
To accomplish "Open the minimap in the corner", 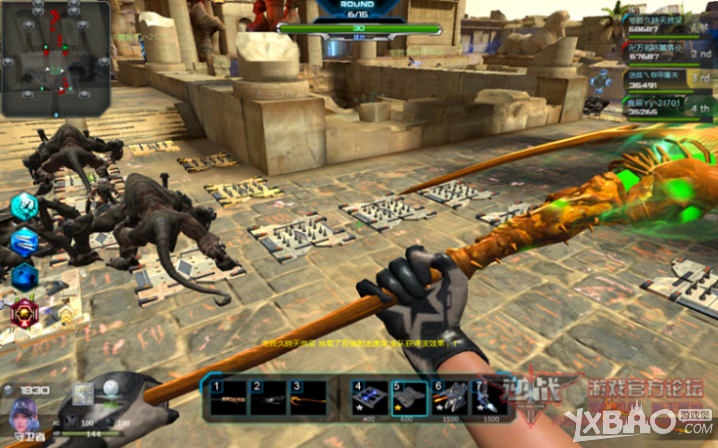I will (55, 58).
